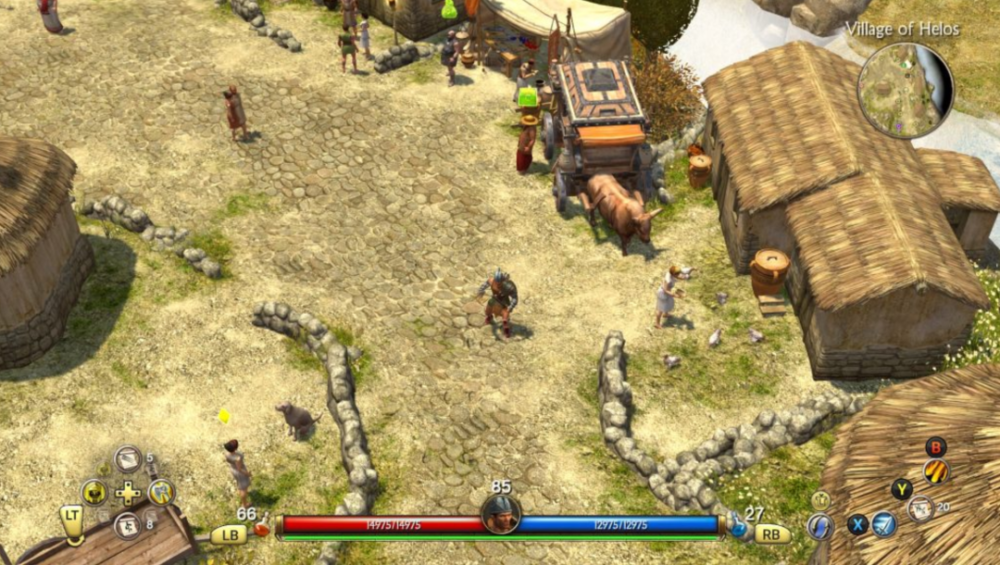Use the blue mana potion

(x=739, y=526)
